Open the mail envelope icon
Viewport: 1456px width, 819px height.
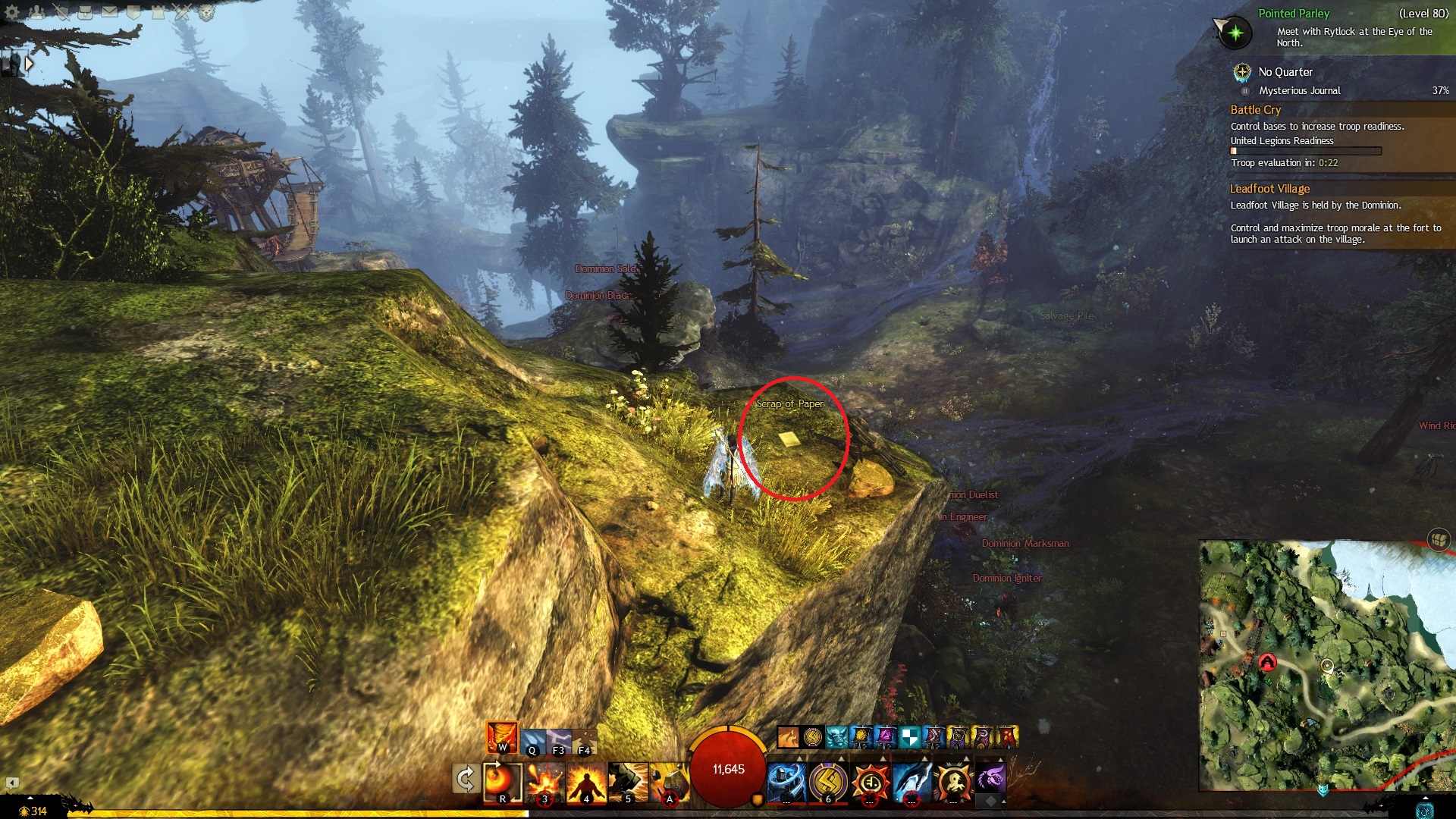coord(109,11)
